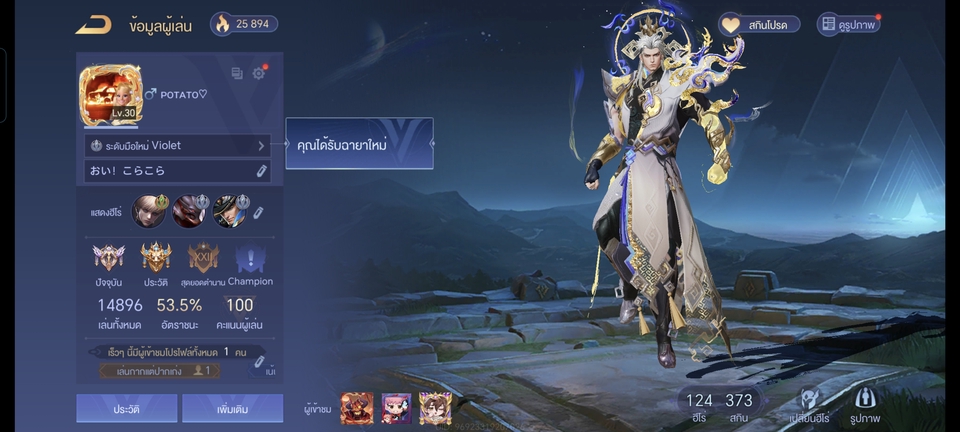Open the Violet title selector row
This screenshot has height=432, width=960.
pyautogui.click(x=178, y=145)
